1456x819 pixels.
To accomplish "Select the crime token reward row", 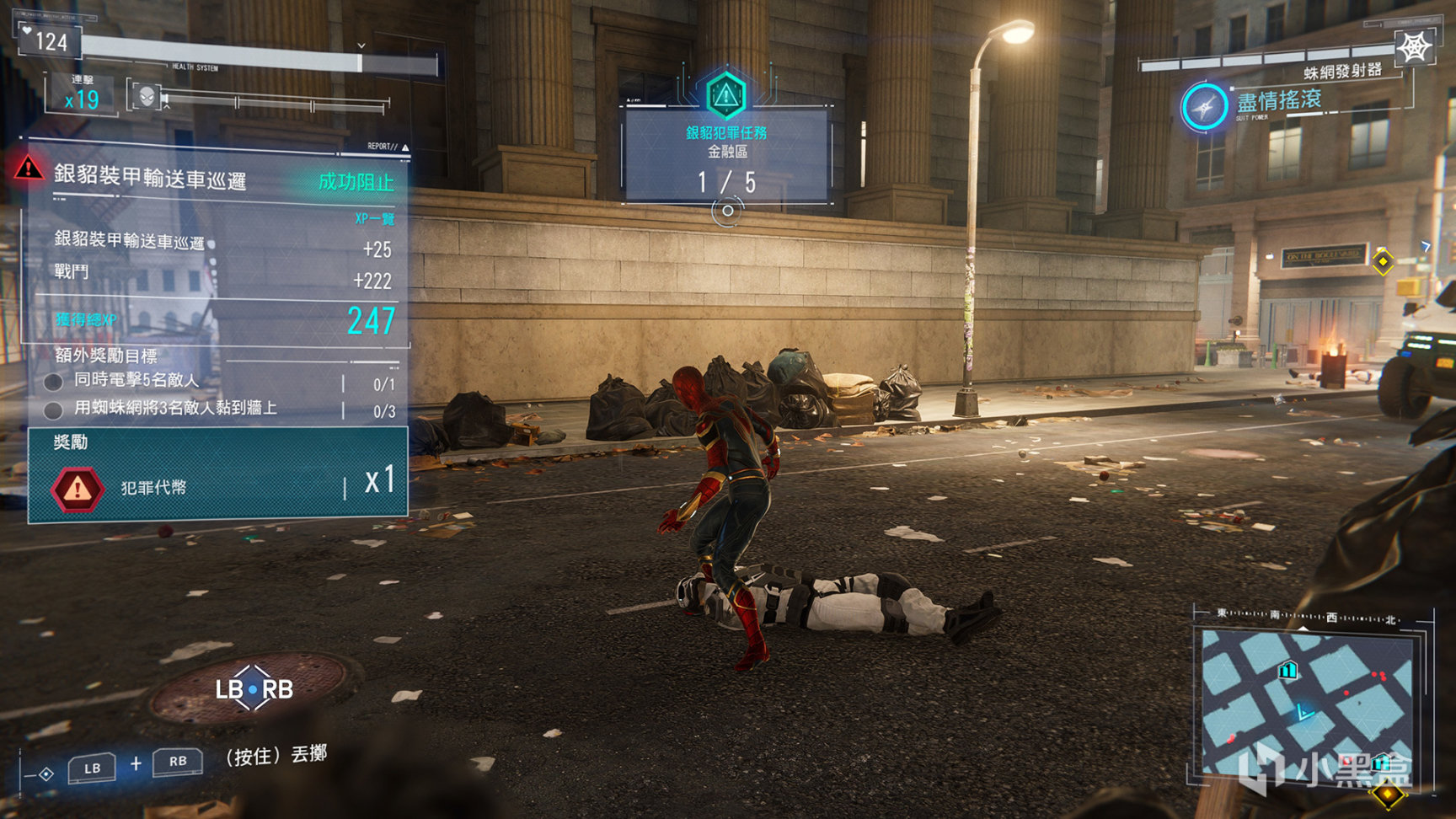I will pos(217,486).
